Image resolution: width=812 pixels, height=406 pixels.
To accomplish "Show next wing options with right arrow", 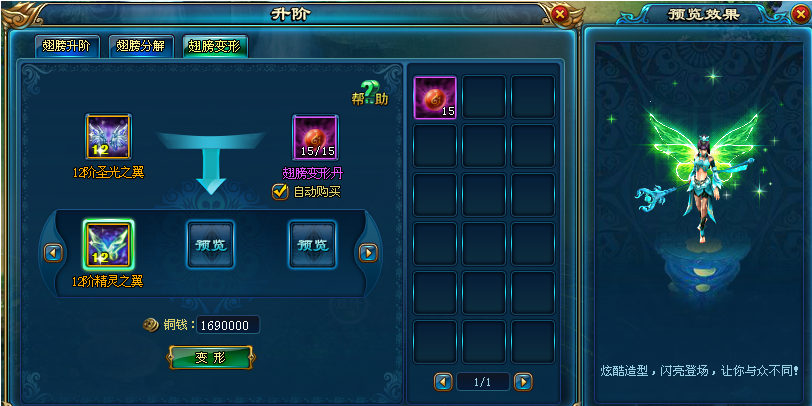I will coord(368,253).
